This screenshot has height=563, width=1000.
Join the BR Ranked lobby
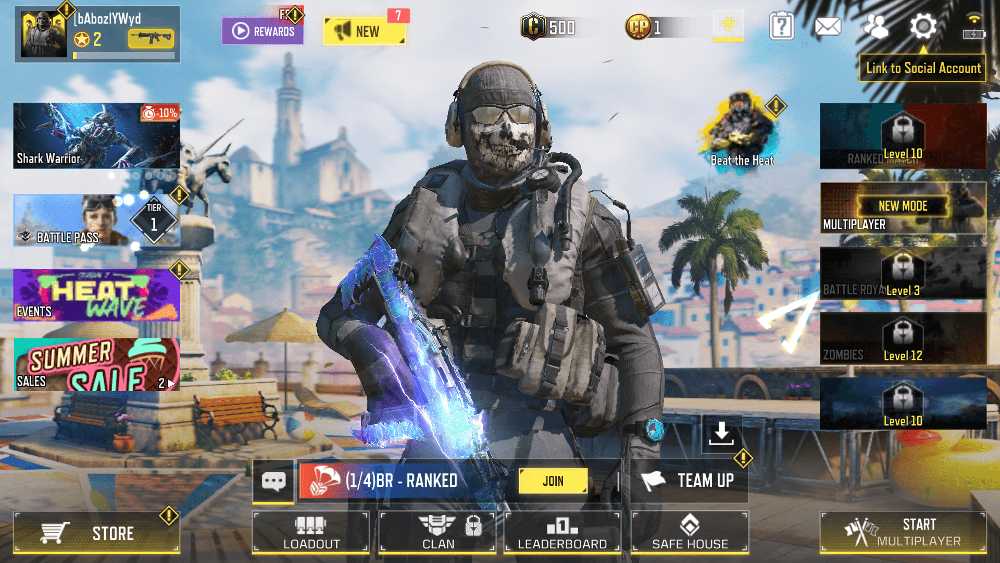[x=553, y=481]
